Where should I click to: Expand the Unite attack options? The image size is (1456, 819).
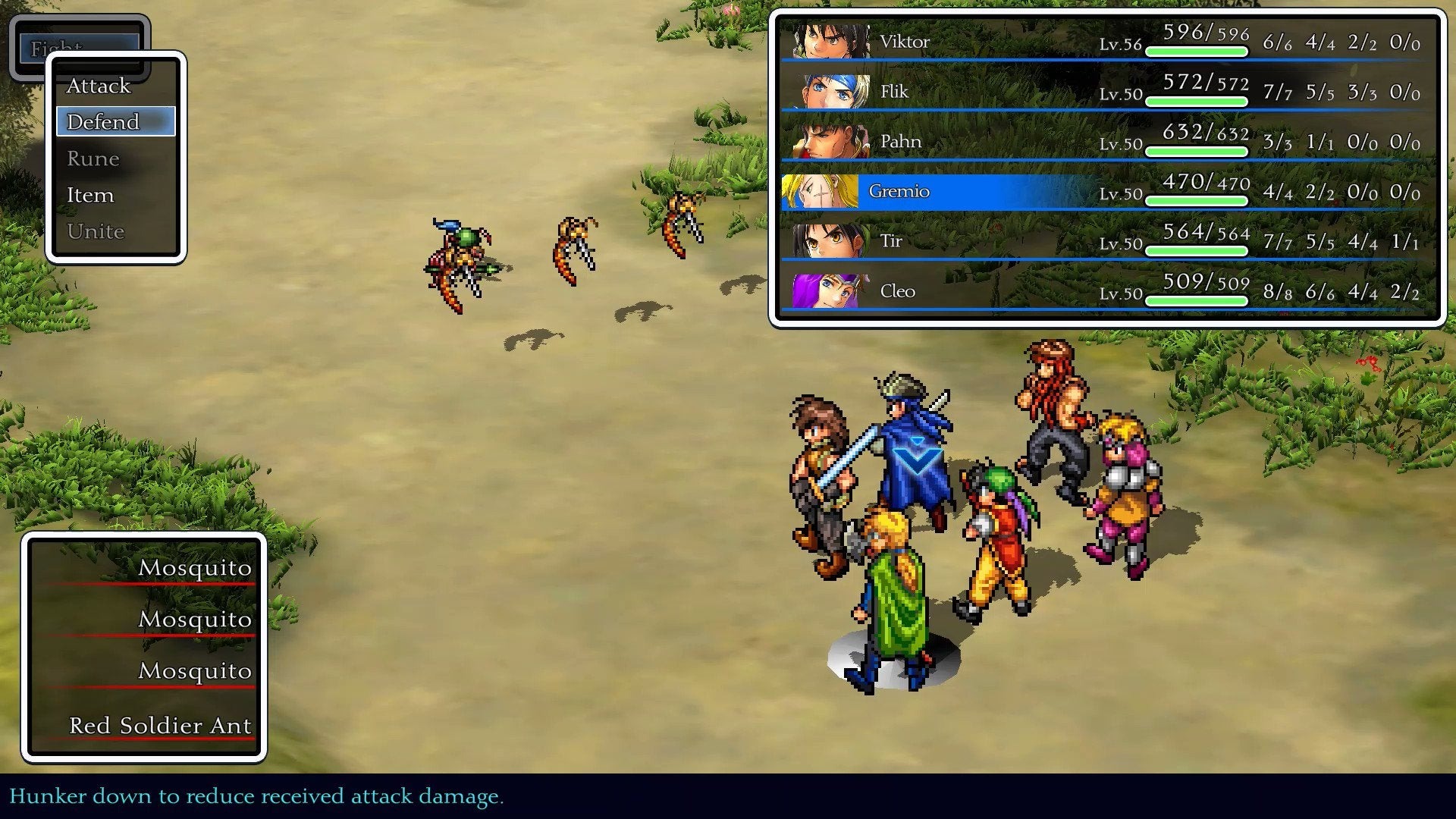[x=96, y=231]
